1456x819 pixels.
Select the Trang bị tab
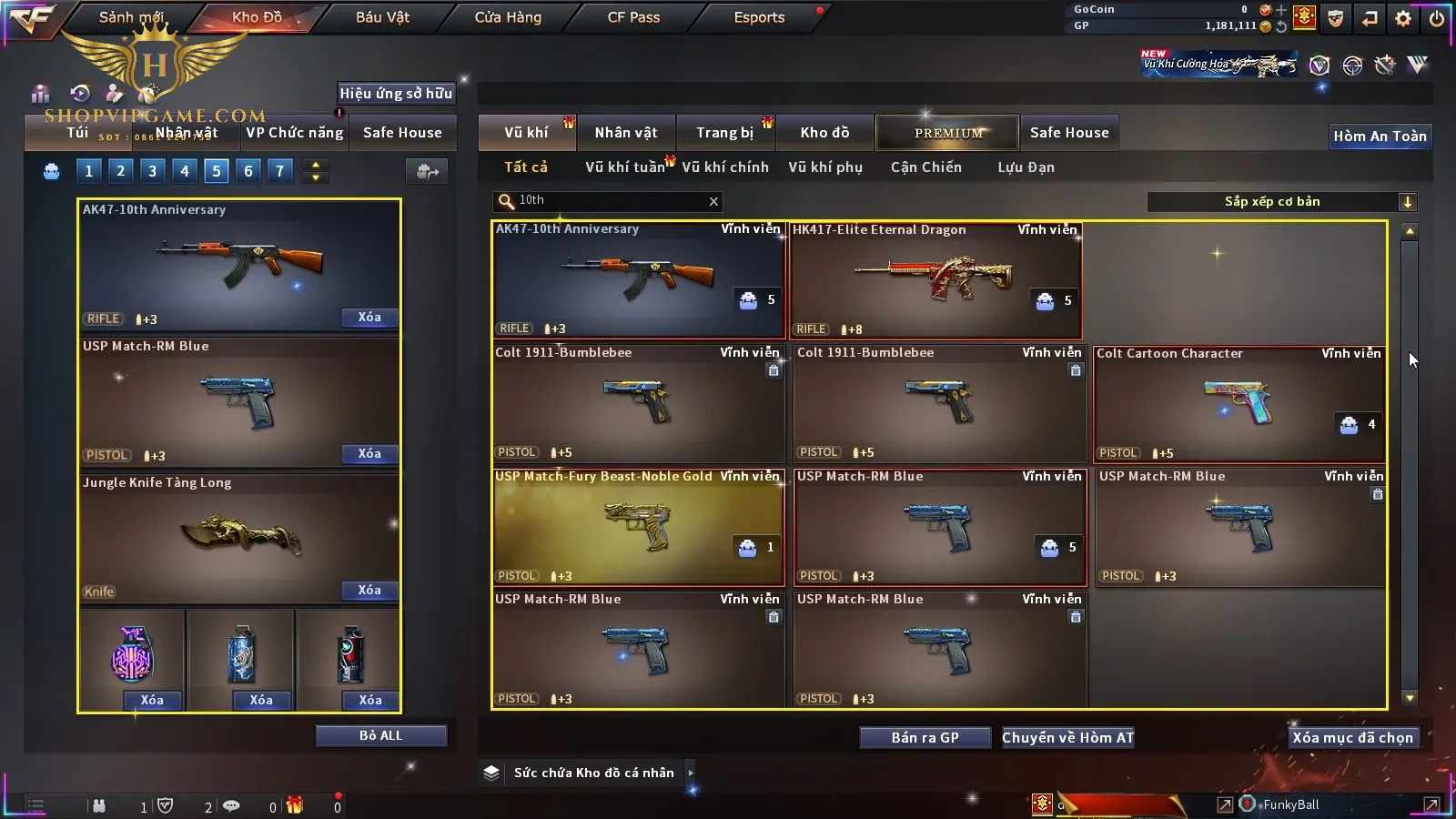pyautogui.click(x=725, y=133)
